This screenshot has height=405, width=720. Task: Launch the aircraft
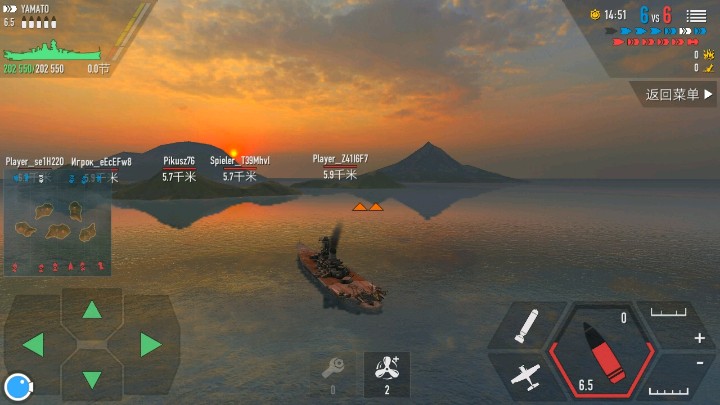click(525, 376)
